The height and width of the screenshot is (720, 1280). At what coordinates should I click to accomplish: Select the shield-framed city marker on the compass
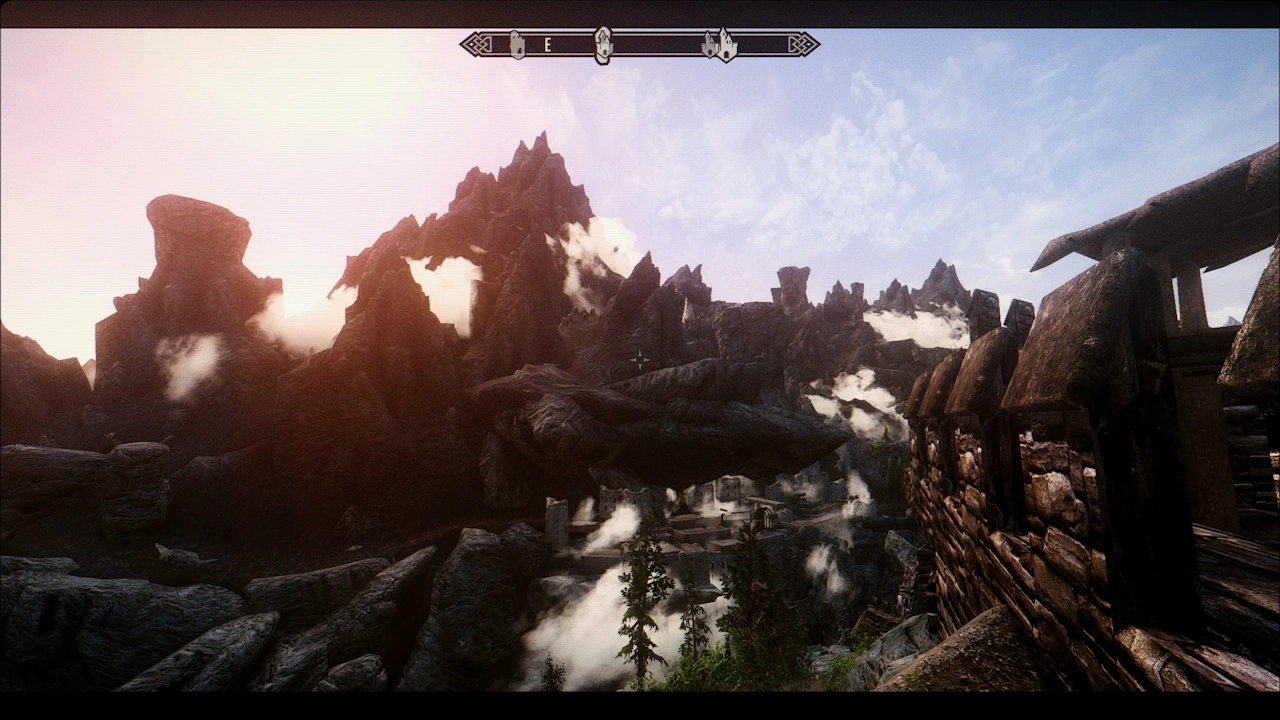(x=603, y=44)
